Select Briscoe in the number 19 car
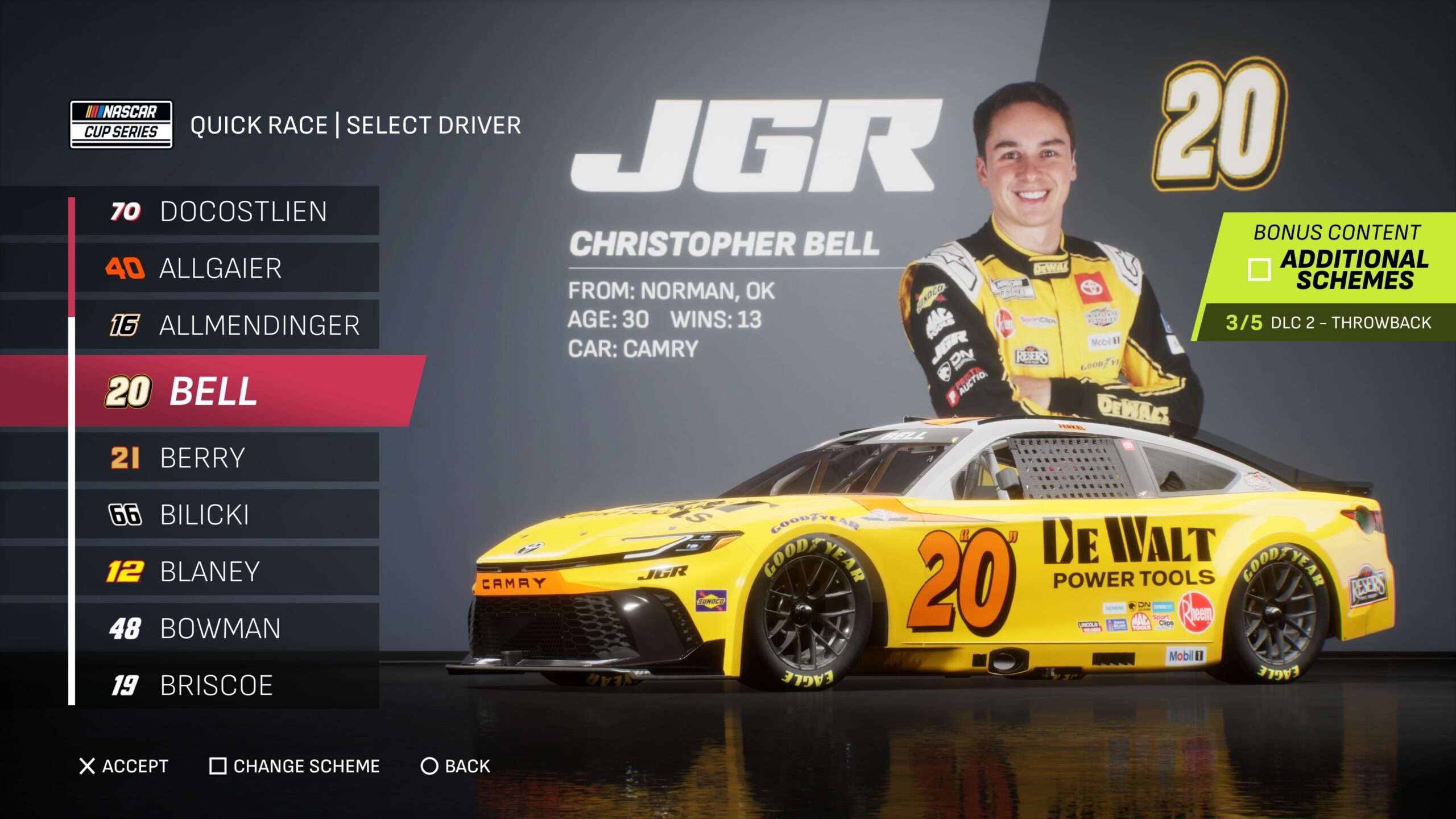Viewport: 1456px width, 819px height. (x=227, y=685)
